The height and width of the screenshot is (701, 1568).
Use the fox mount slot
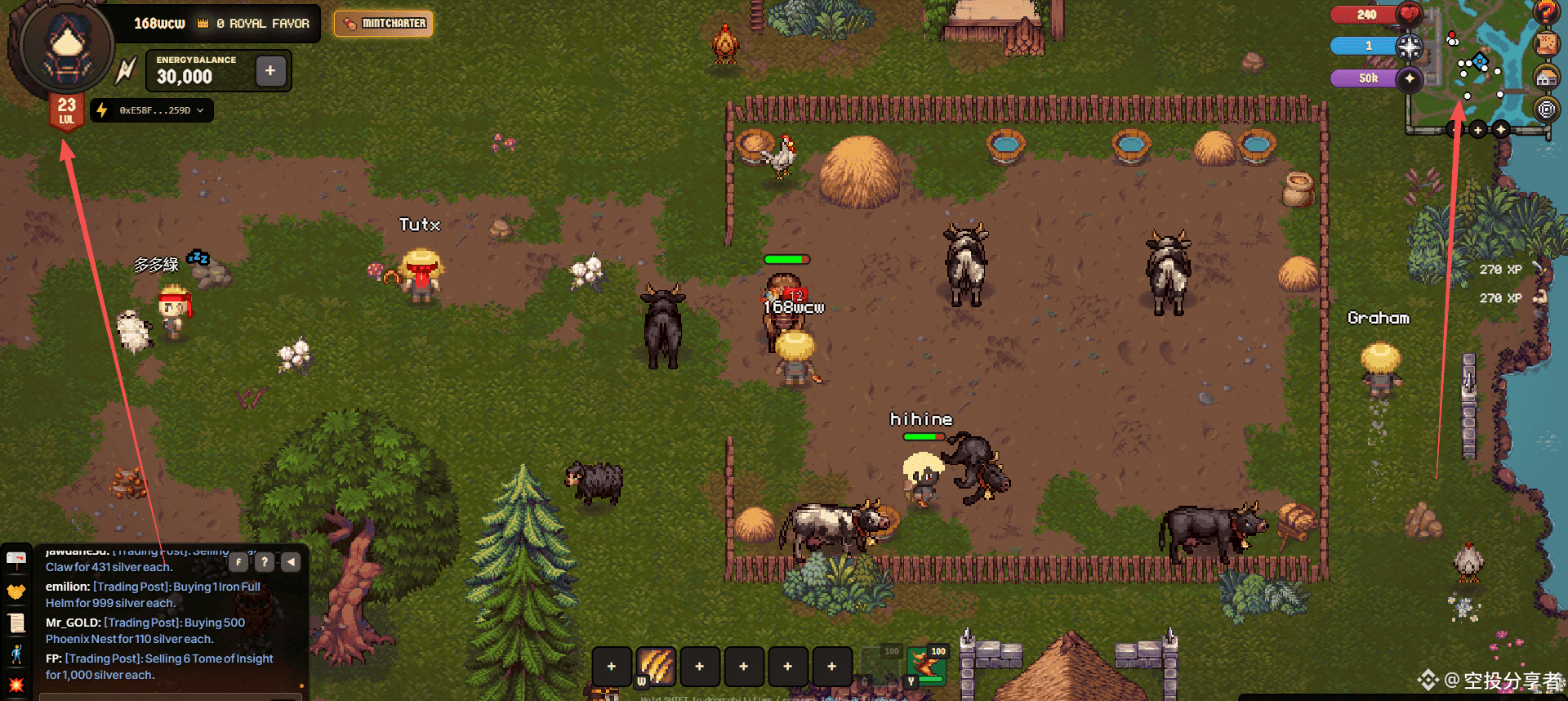pos(926,665)
